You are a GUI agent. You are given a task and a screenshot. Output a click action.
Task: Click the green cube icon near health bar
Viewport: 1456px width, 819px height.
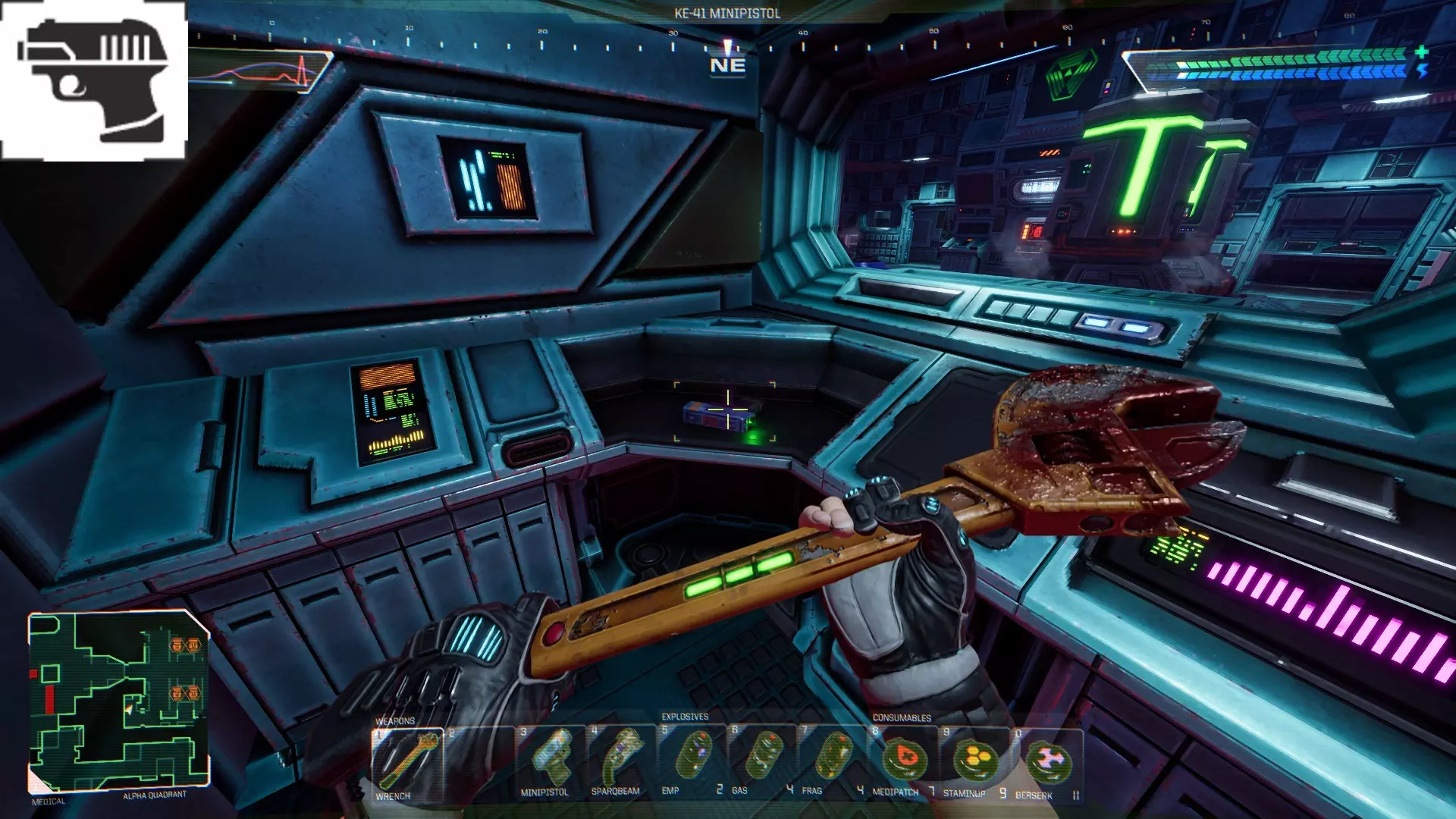pyautogui.click(x=1071, y=74)
